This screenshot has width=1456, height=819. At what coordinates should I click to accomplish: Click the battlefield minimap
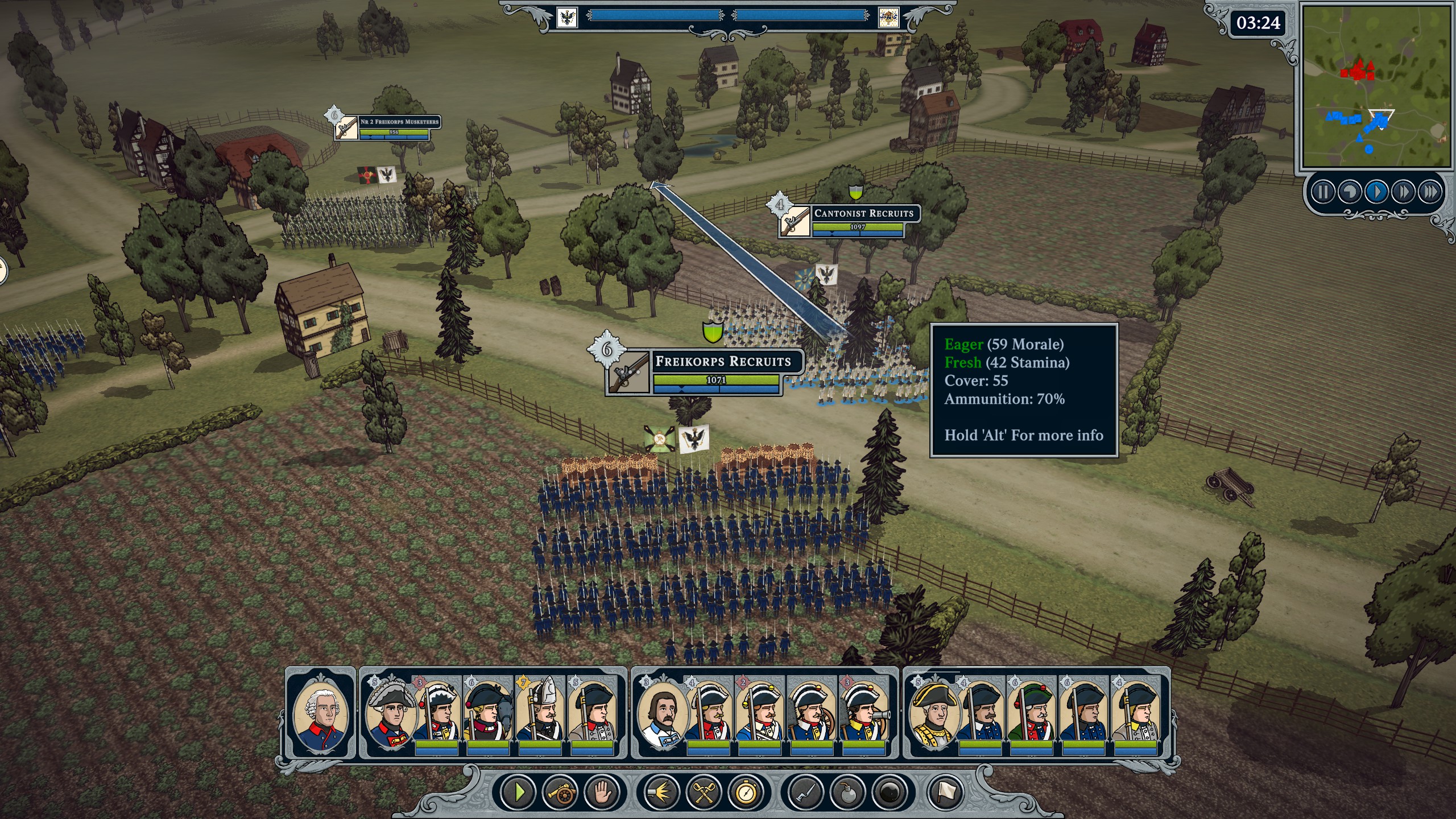(x=1376, y=85)
